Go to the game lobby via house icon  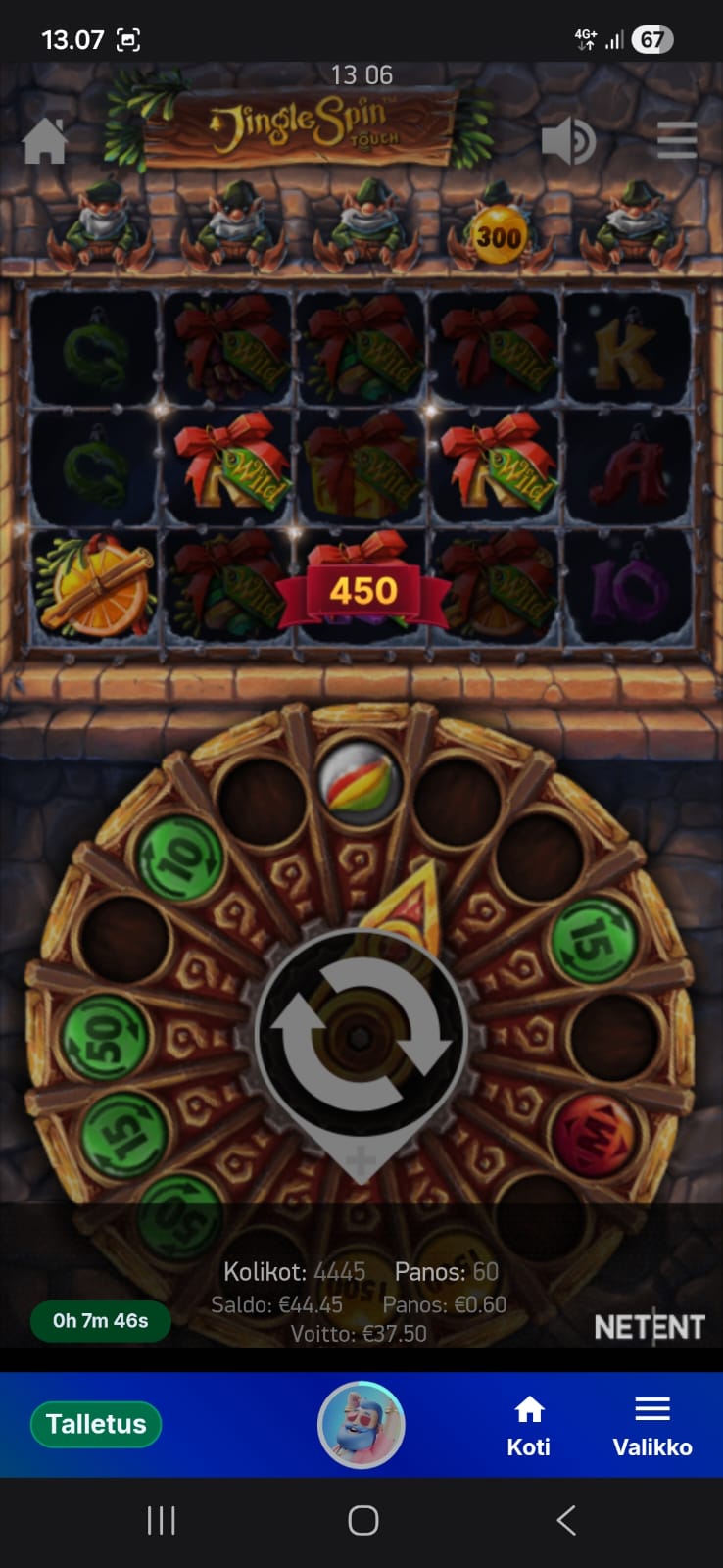[x=45, y=141]
